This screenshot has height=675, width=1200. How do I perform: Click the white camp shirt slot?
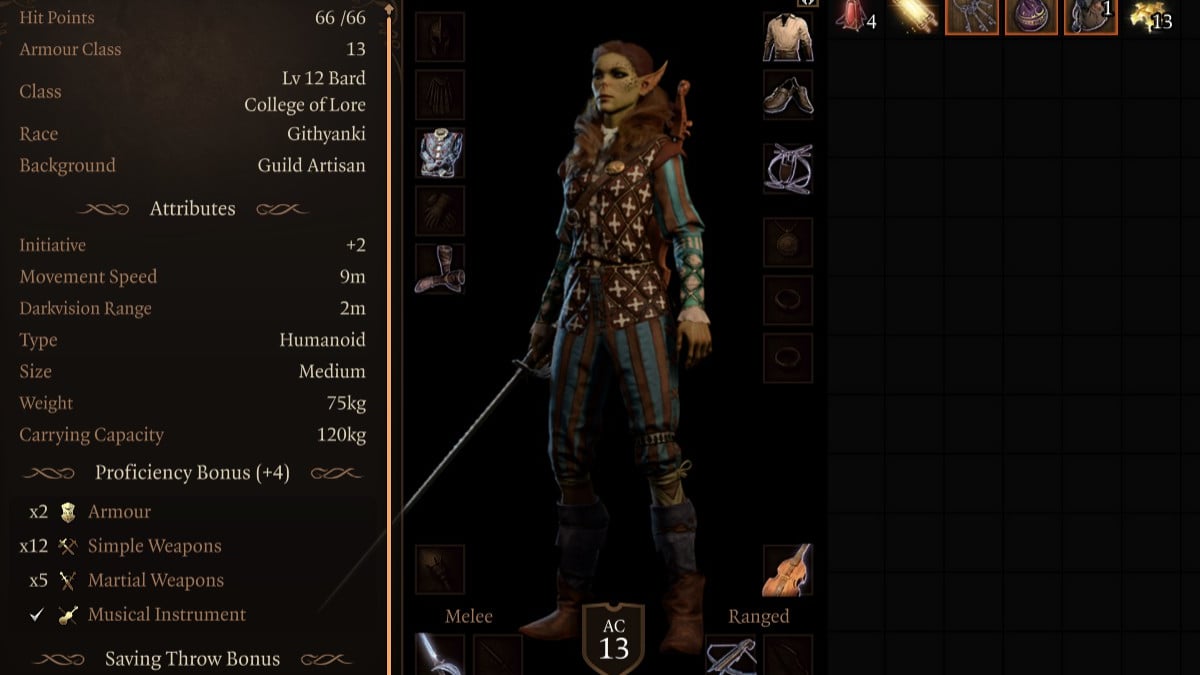tap(788, 37)
